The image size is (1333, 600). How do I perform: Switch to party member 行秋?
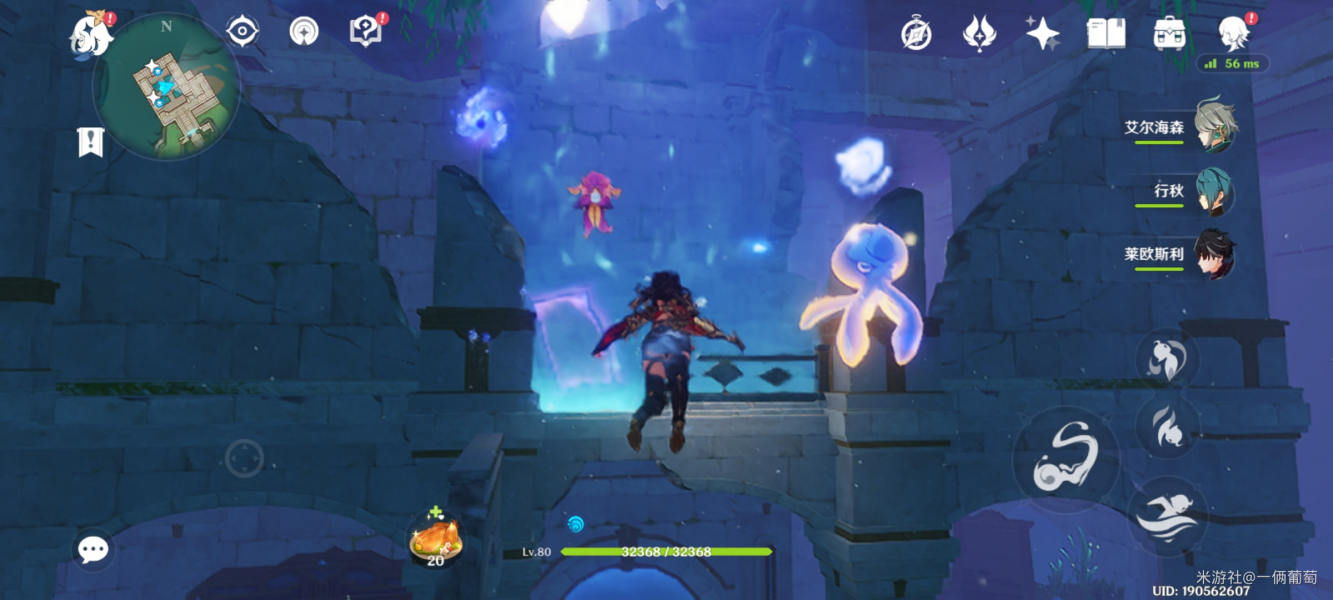click(1214, 191)
